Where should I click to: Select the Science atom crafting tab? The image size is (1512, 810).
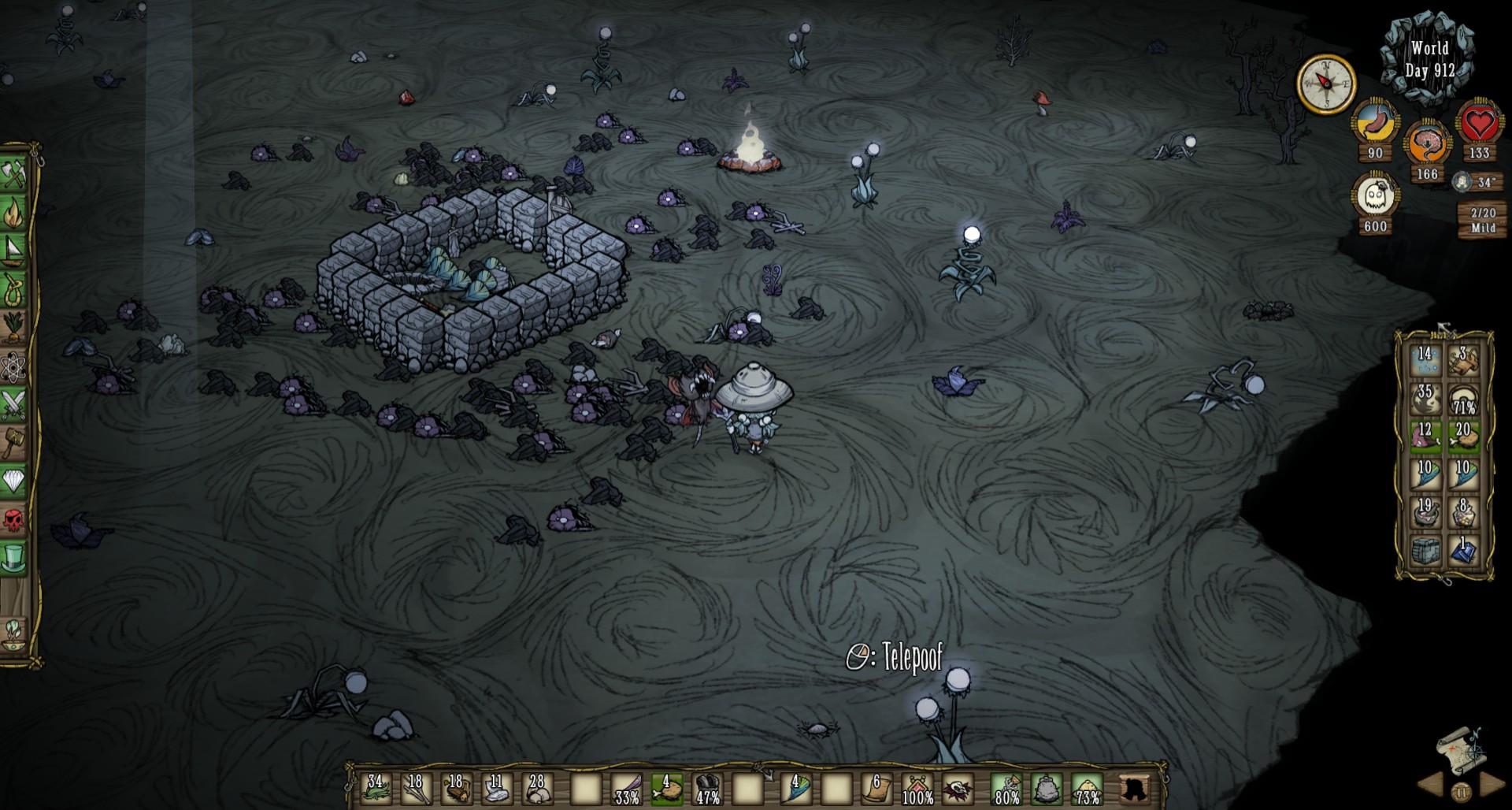(14, 366)
